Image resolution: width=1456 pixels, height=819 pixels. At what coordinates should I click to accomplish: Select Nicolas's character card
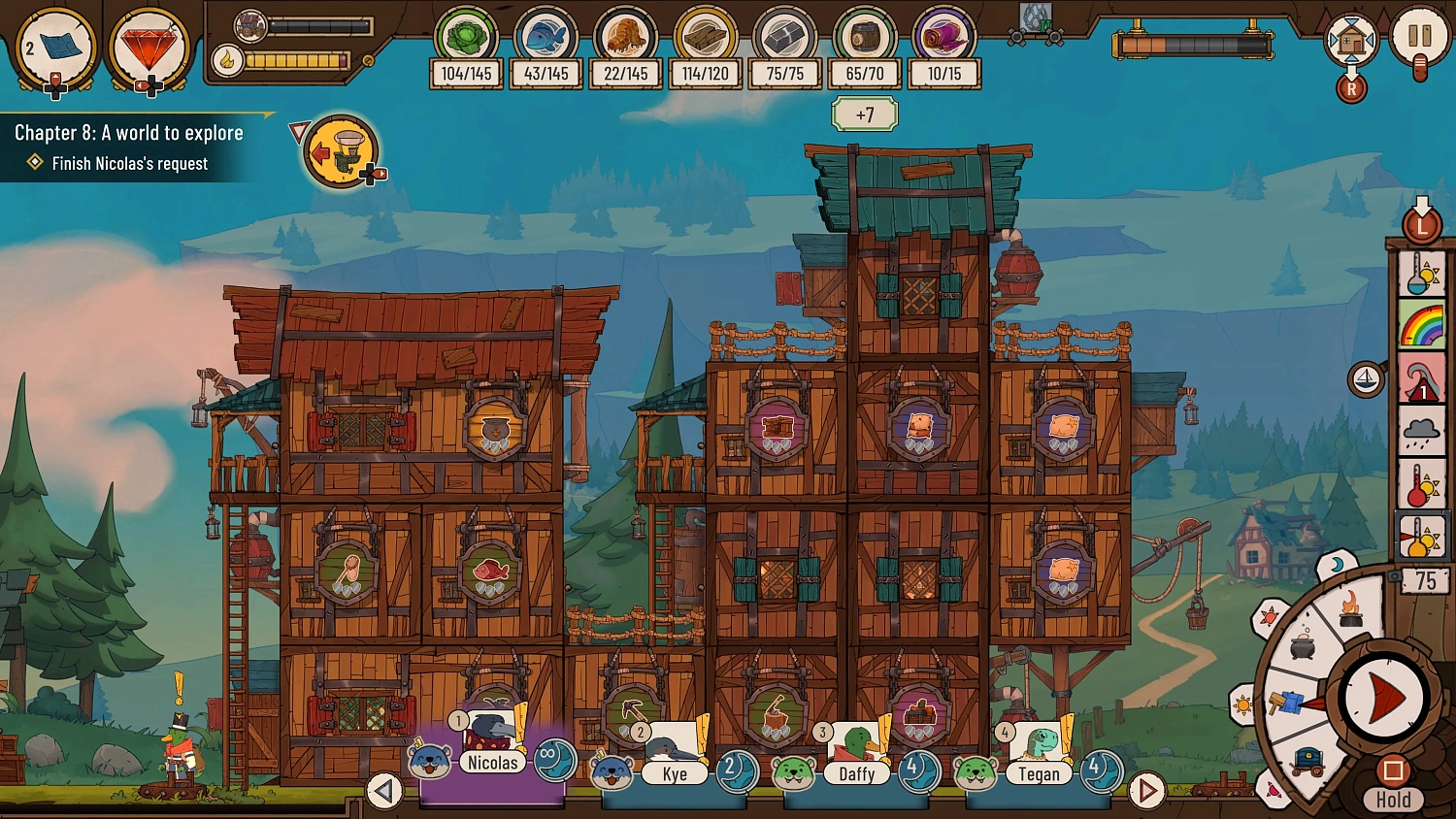(x=492, y=749)
